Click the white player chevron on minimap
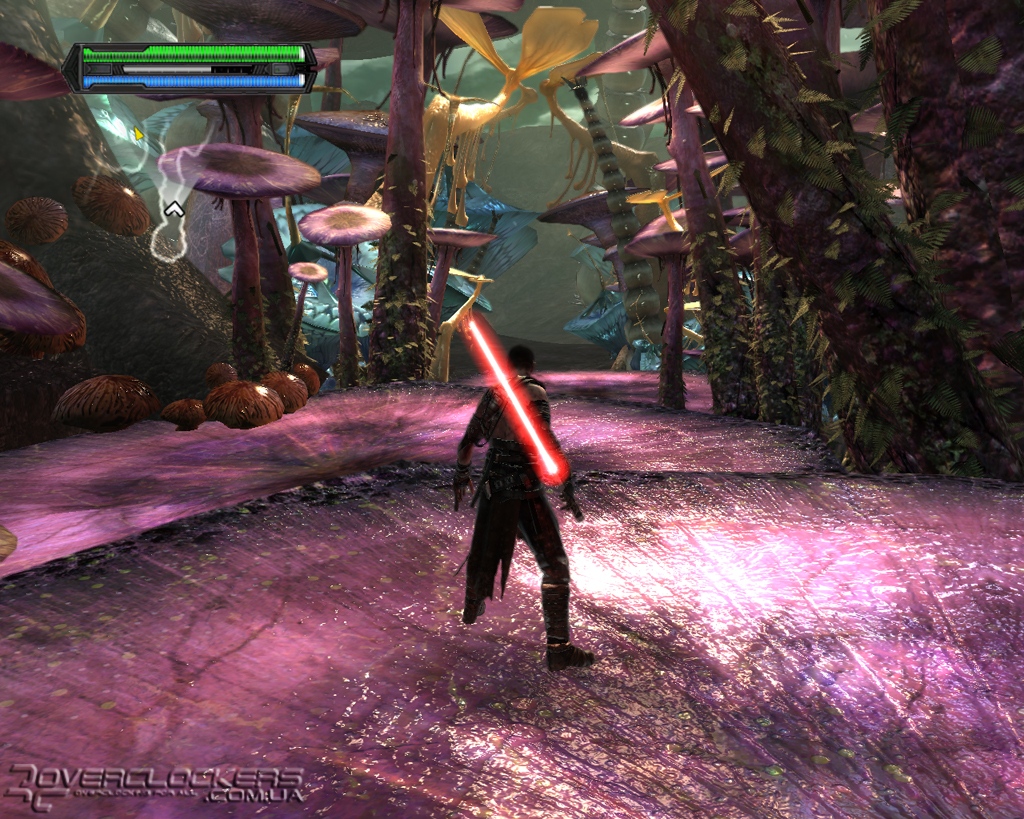This screenshot has width=1024, height=819. pos(174,208)
